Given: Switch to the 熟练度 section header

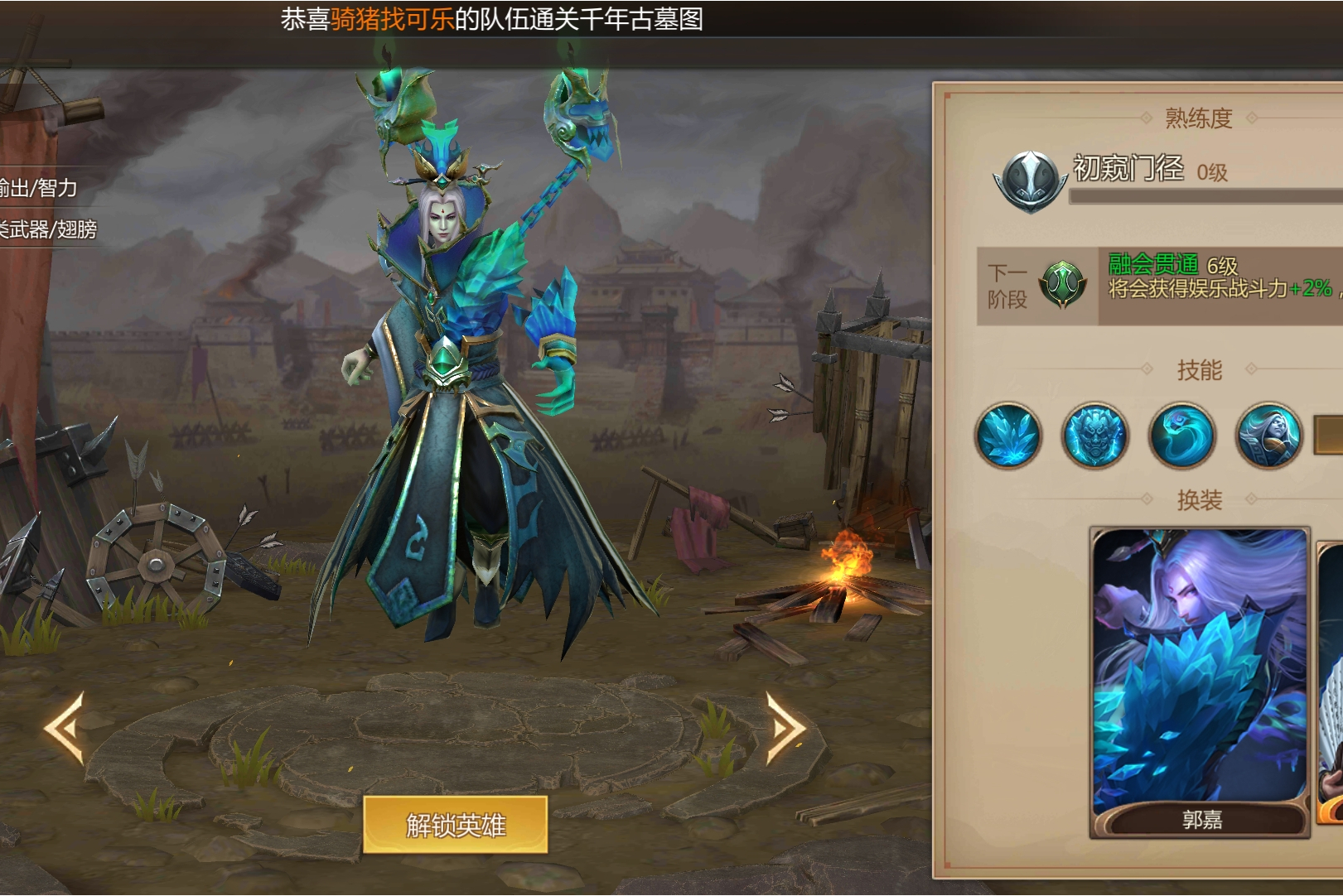Looking at the screenshot, I should [x=1199, y=118].
